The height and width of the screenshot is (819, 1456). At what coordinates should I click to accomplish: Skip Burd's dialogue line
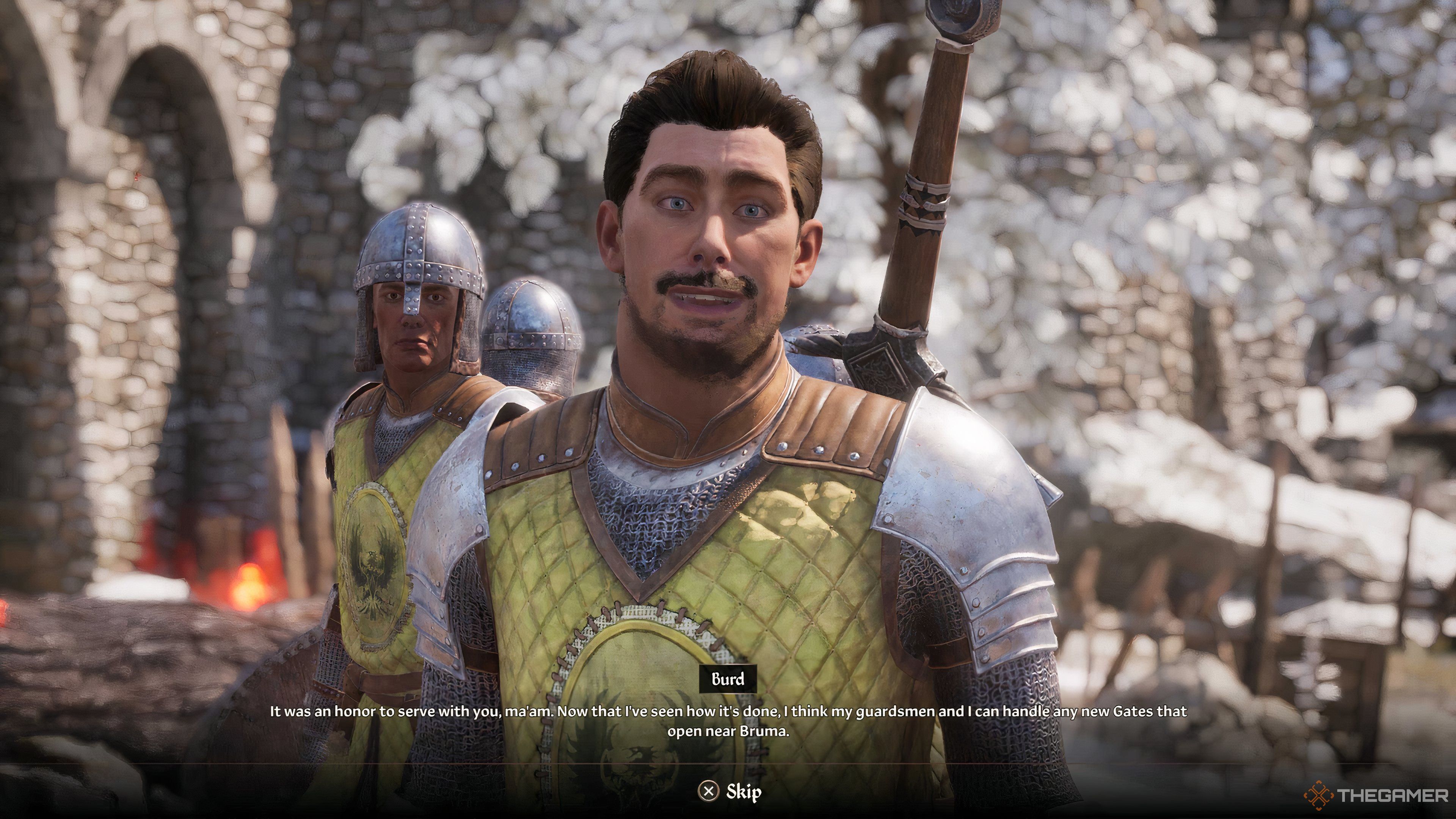730,792
